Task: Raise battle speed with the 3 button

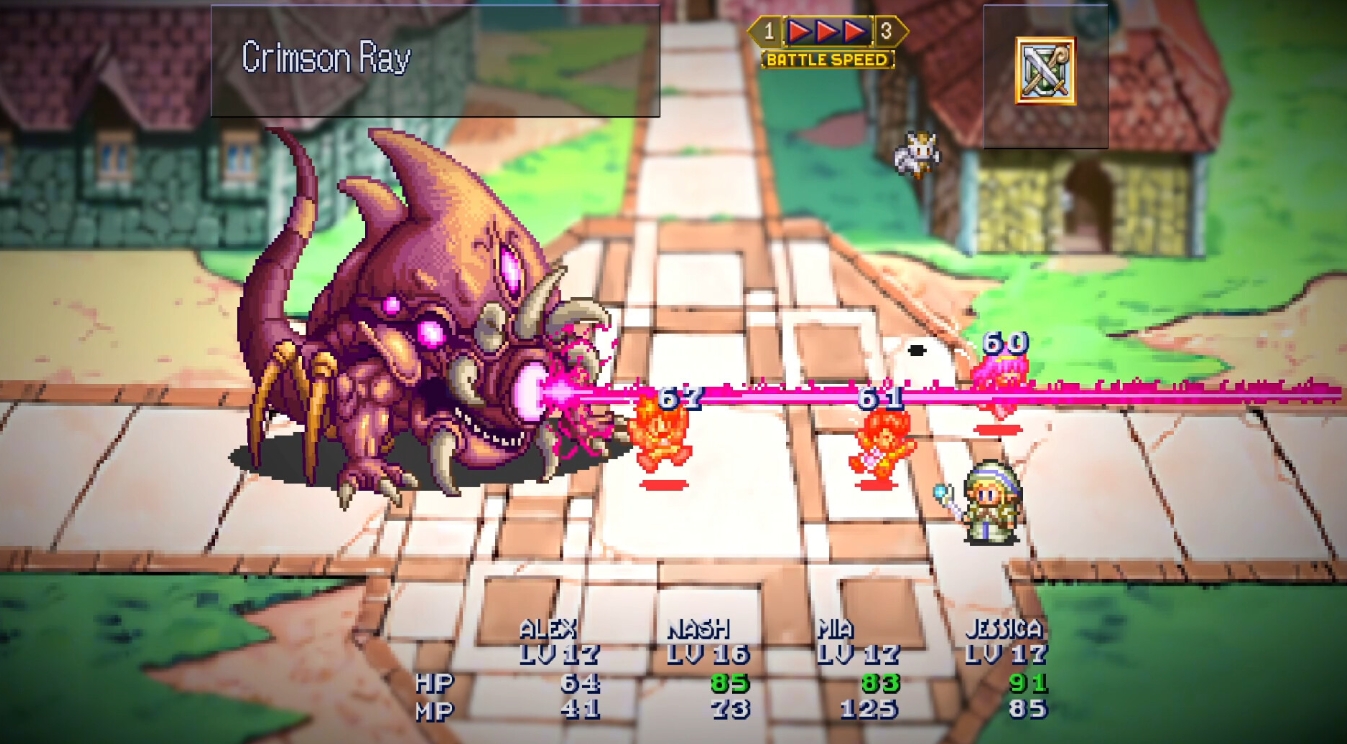Action: point(885,31)
